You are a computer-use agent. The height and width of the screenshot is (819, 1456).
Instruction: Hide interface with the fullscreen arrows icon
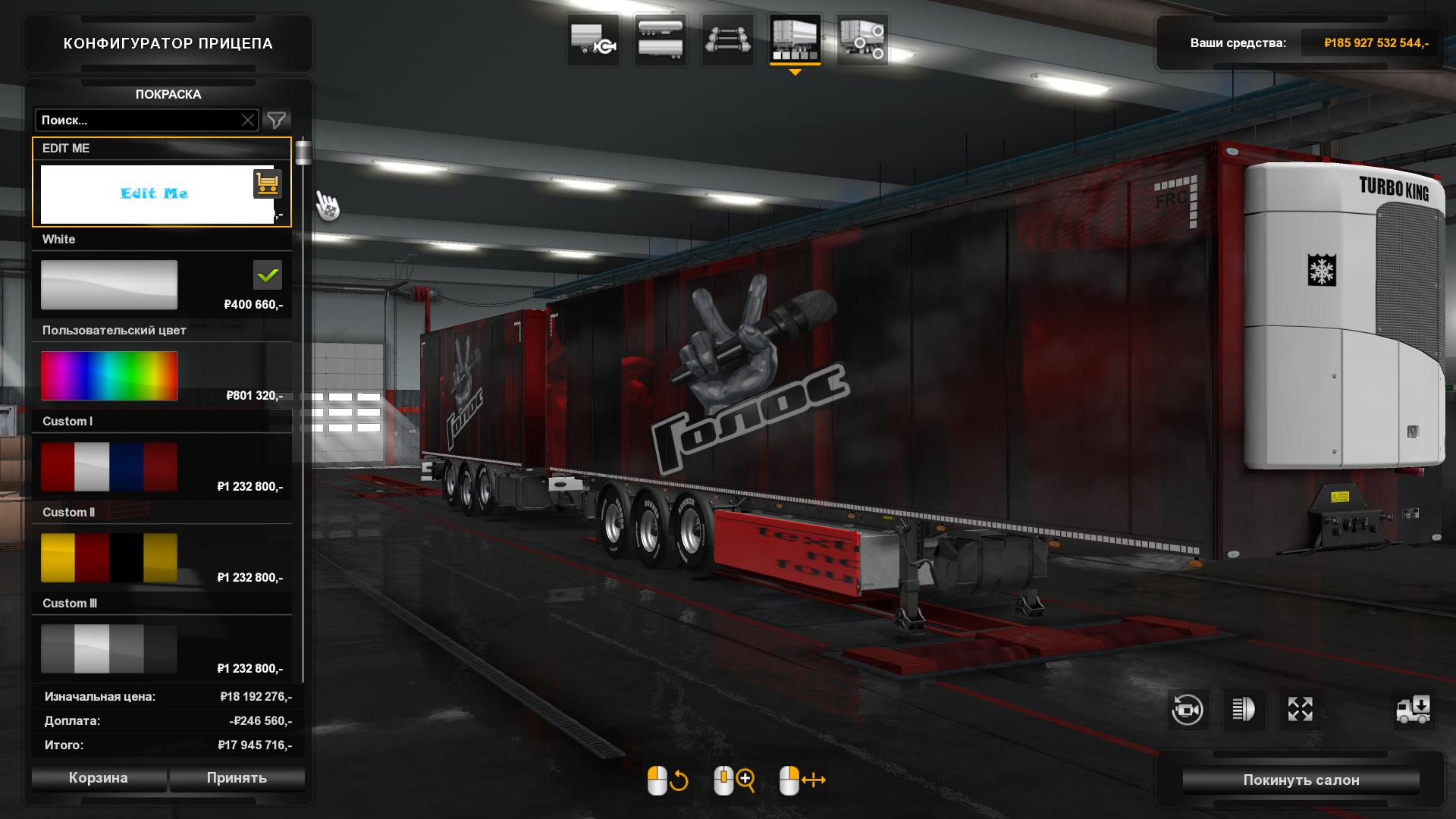(1300, 711)
